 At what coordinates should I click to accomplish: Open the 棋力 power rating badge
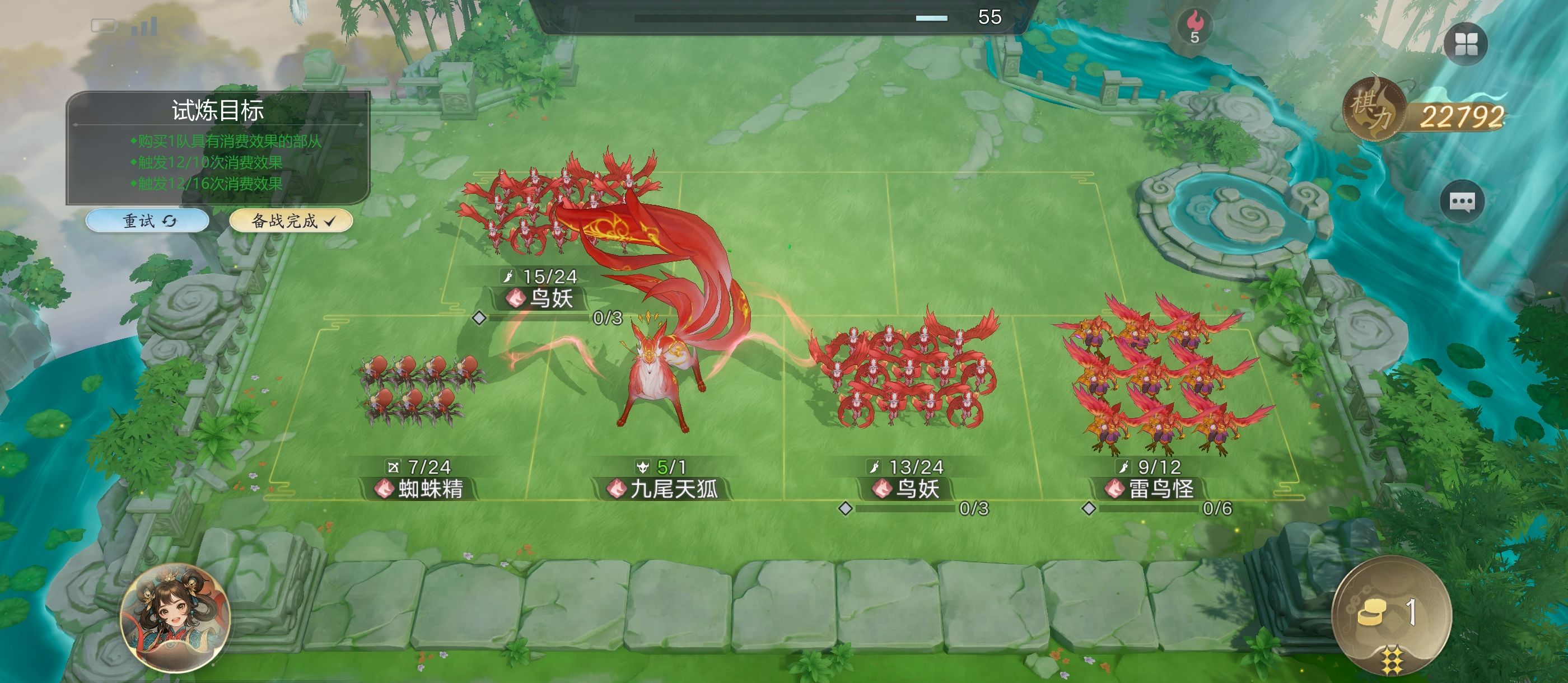pyautogui.click(x=1424, y=113)
